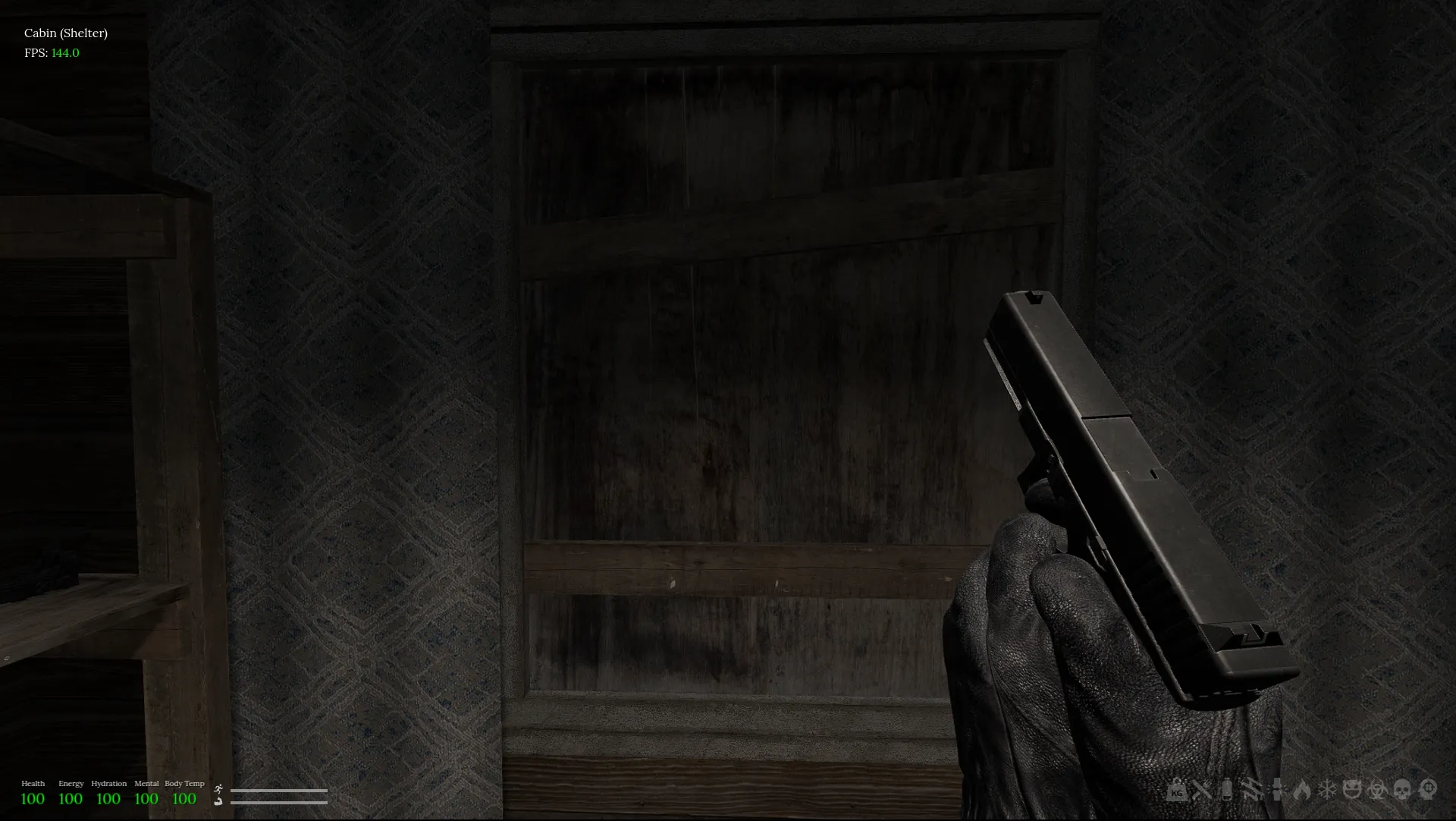Click the stamina bar near bottom left
1456x821 pixels.
278,791
